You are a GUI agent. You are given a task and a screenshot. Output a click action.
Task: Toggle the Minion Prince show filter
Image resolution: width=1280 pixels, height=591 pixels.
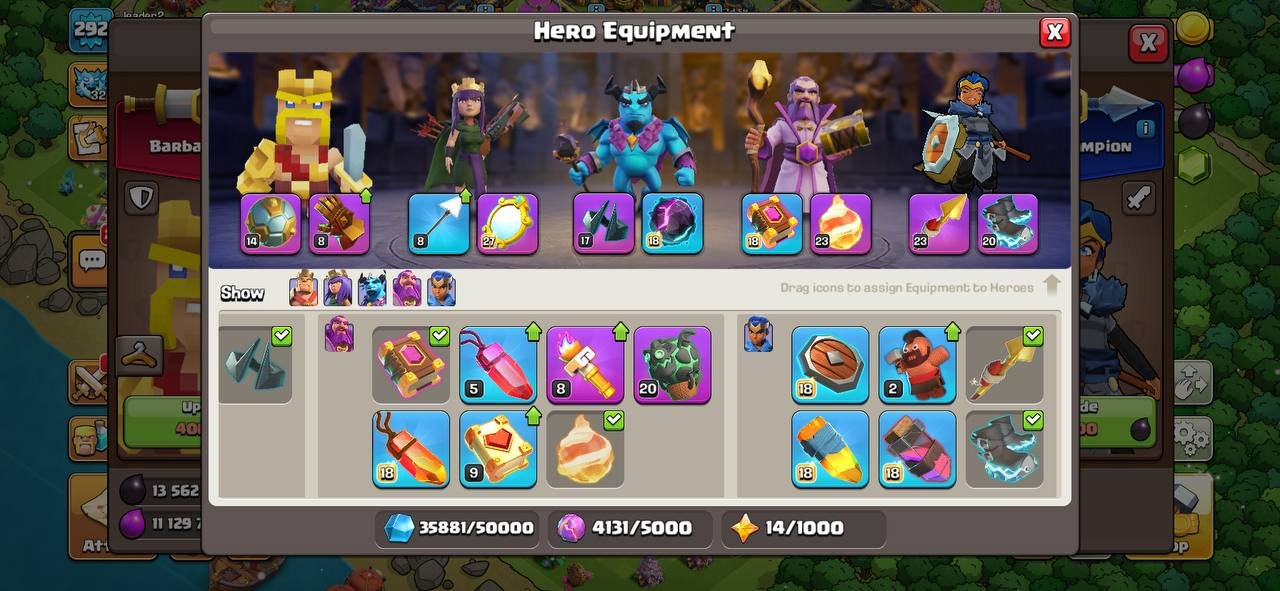(x=372, y=290)
